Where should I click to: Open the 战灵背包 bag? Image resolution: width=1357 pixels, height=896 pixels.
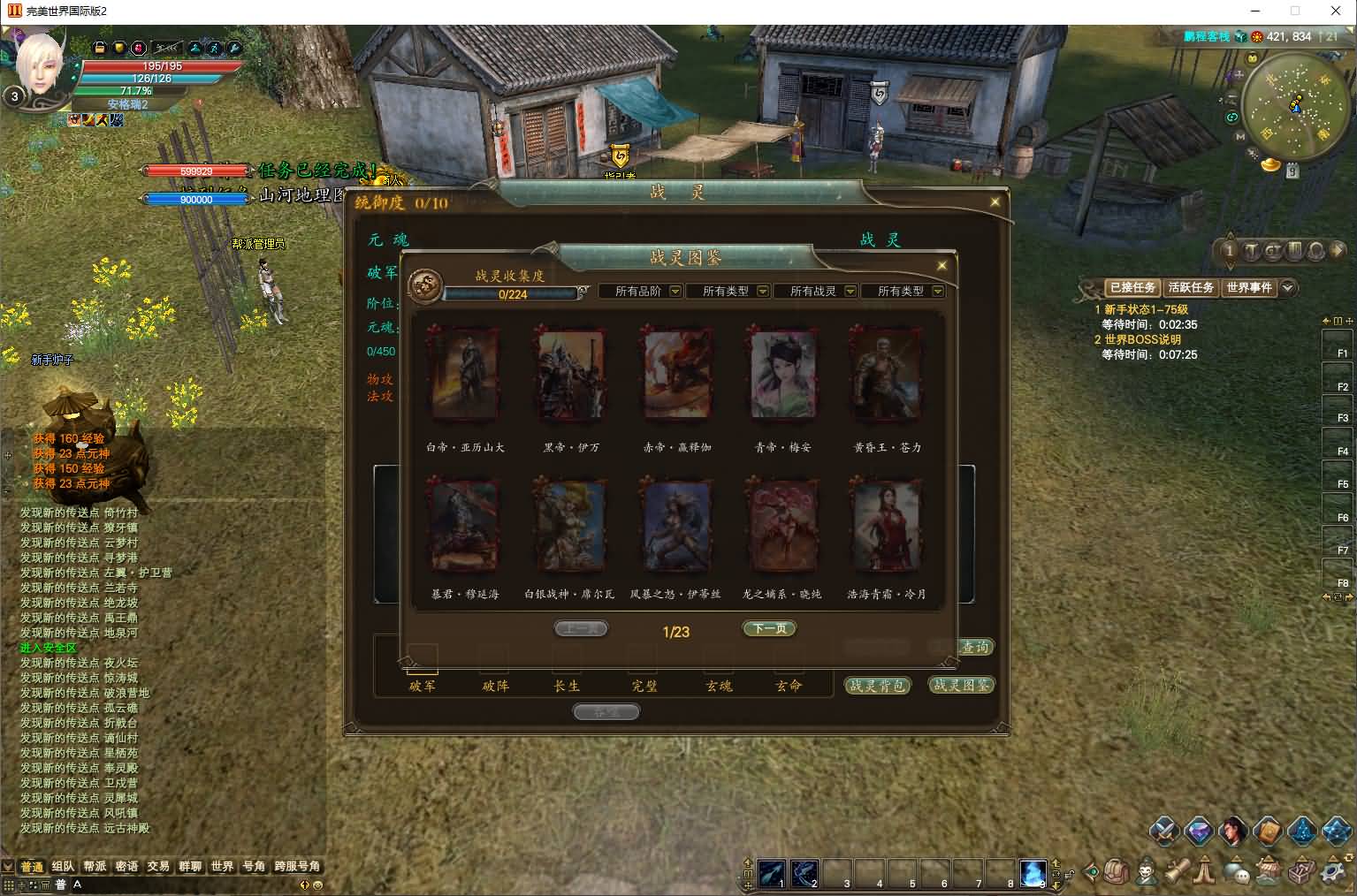click(876, 686)
